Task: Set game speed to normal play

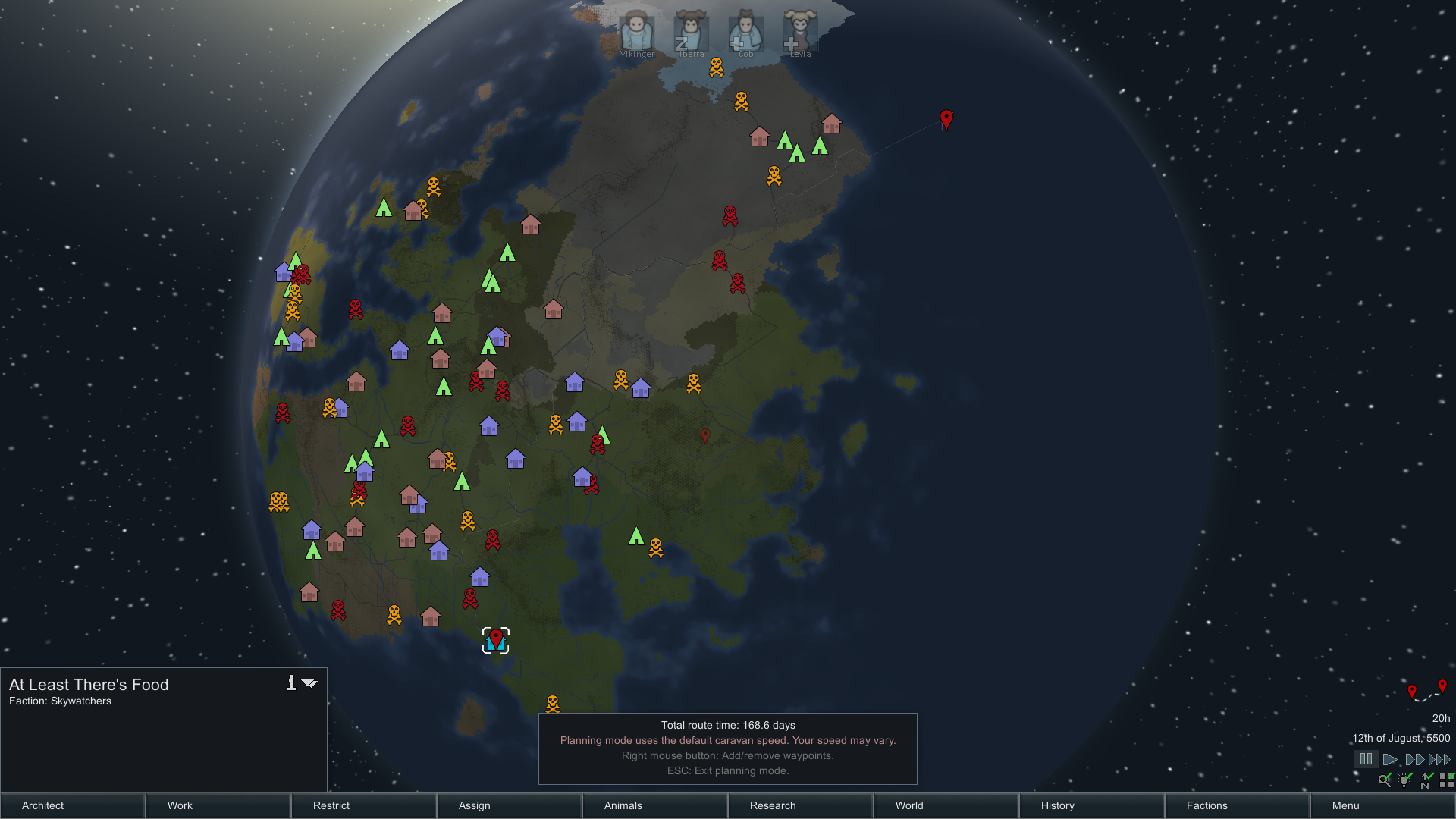Action: [x=1390, y=759]
